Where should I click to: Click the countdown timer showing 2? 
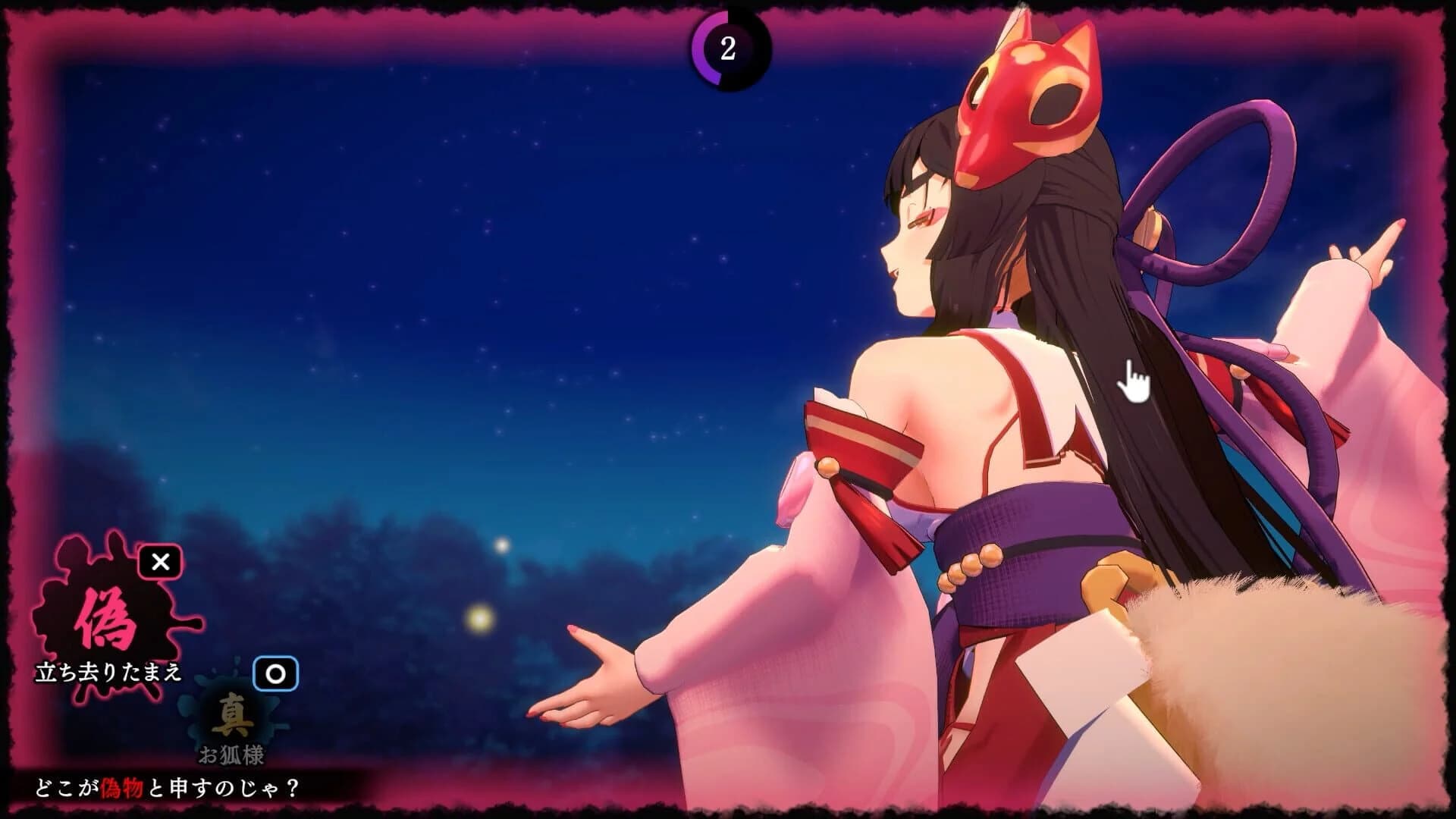pos(729,50)
